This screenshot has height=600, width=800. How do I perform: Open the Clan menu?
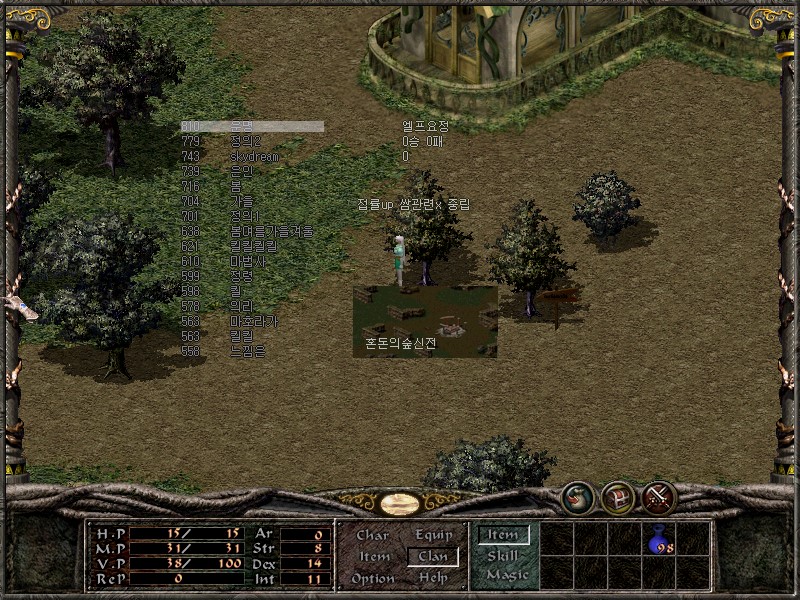coord(433,556)
